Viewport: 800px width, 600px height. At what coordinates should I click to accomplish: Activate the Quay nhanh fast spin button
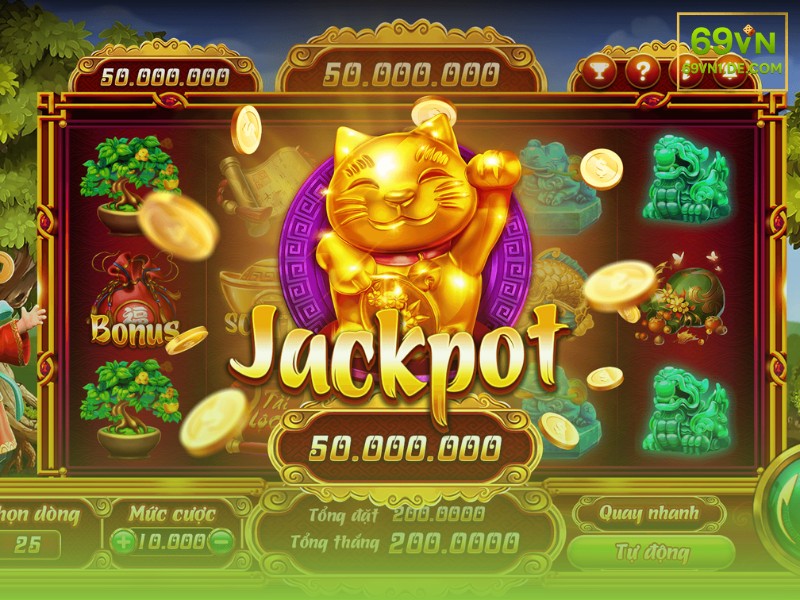point(647,514)
